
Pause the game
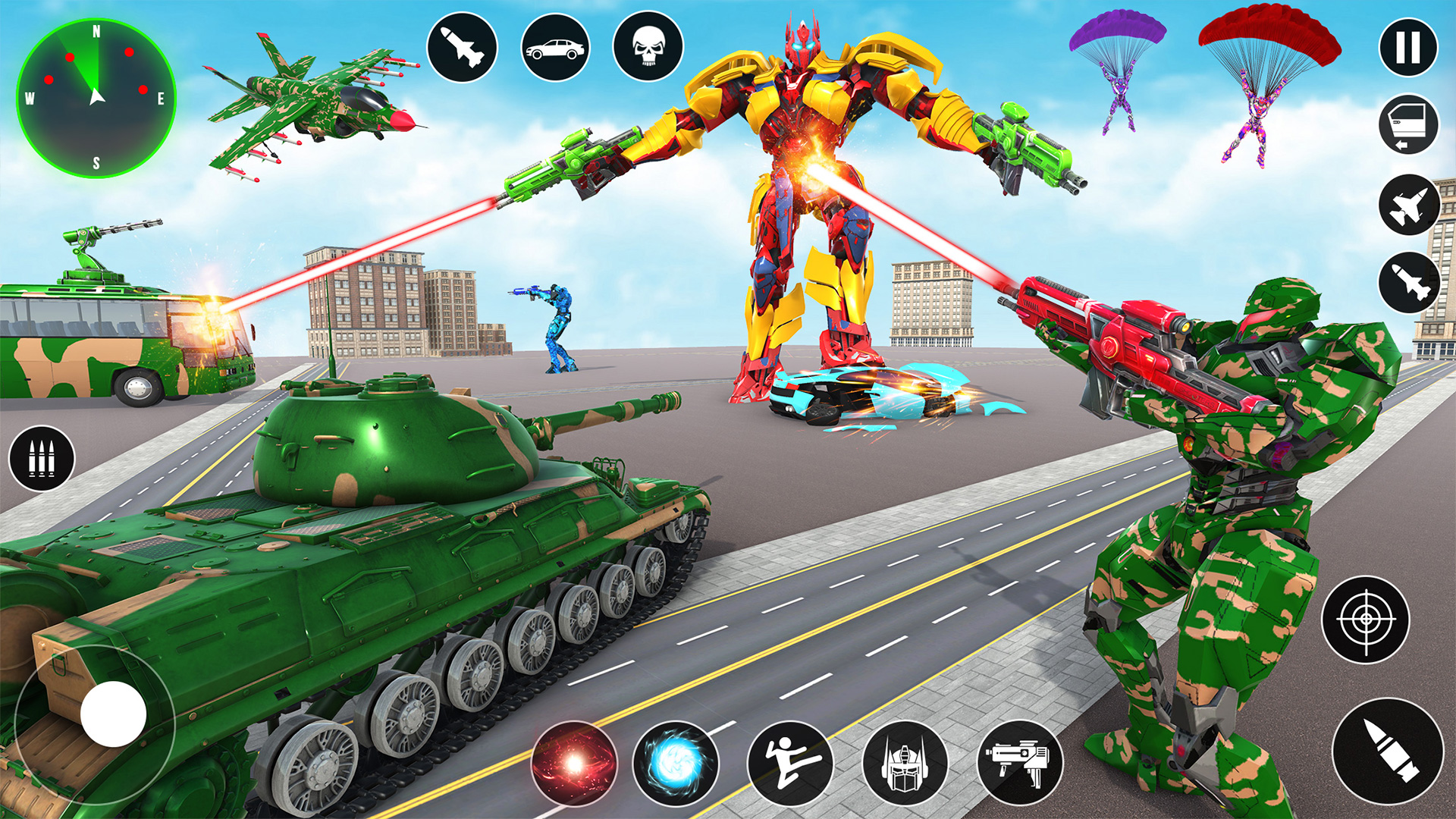coord(1408,47)
